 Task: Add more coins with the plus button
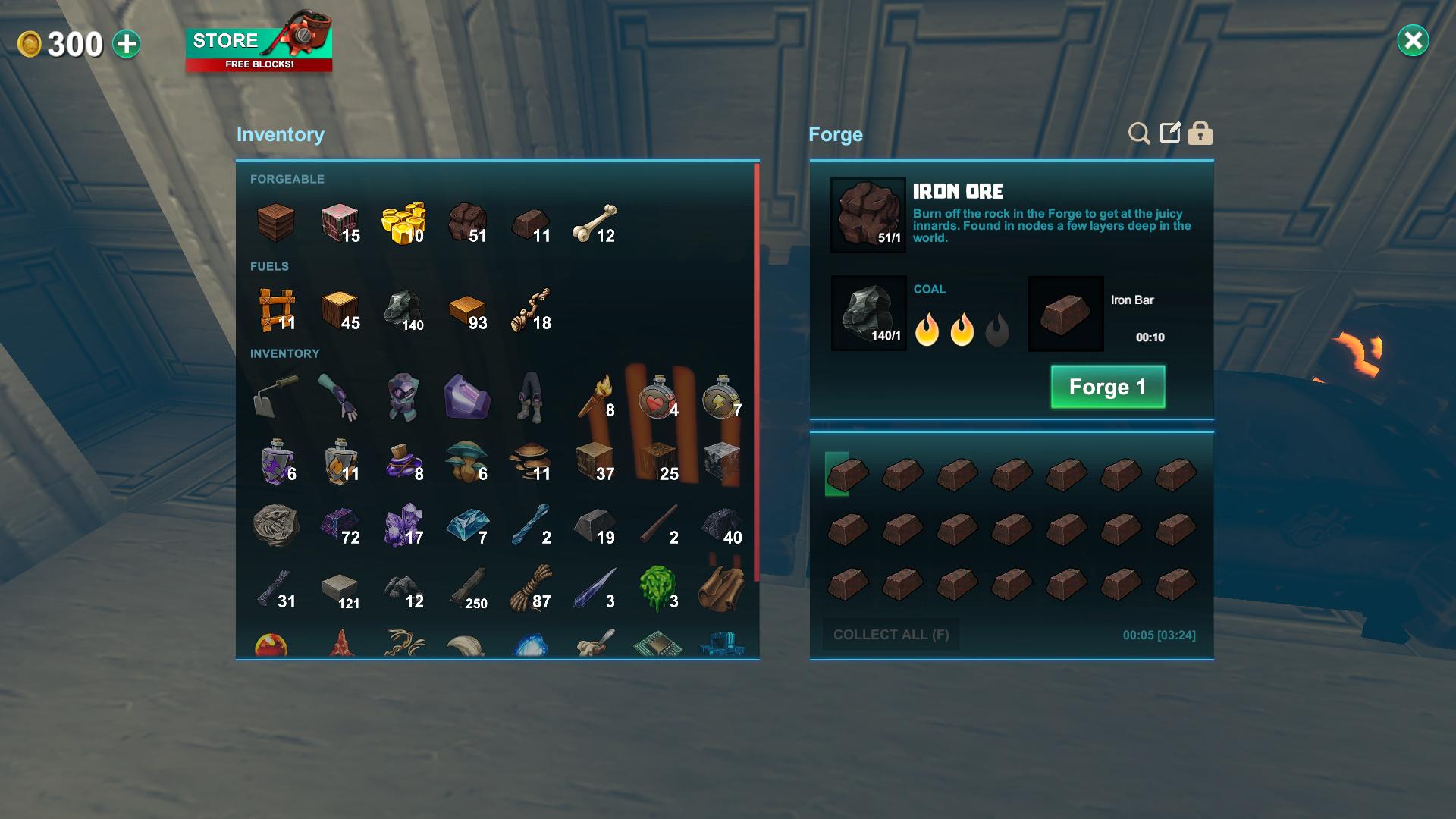point(127,44)
